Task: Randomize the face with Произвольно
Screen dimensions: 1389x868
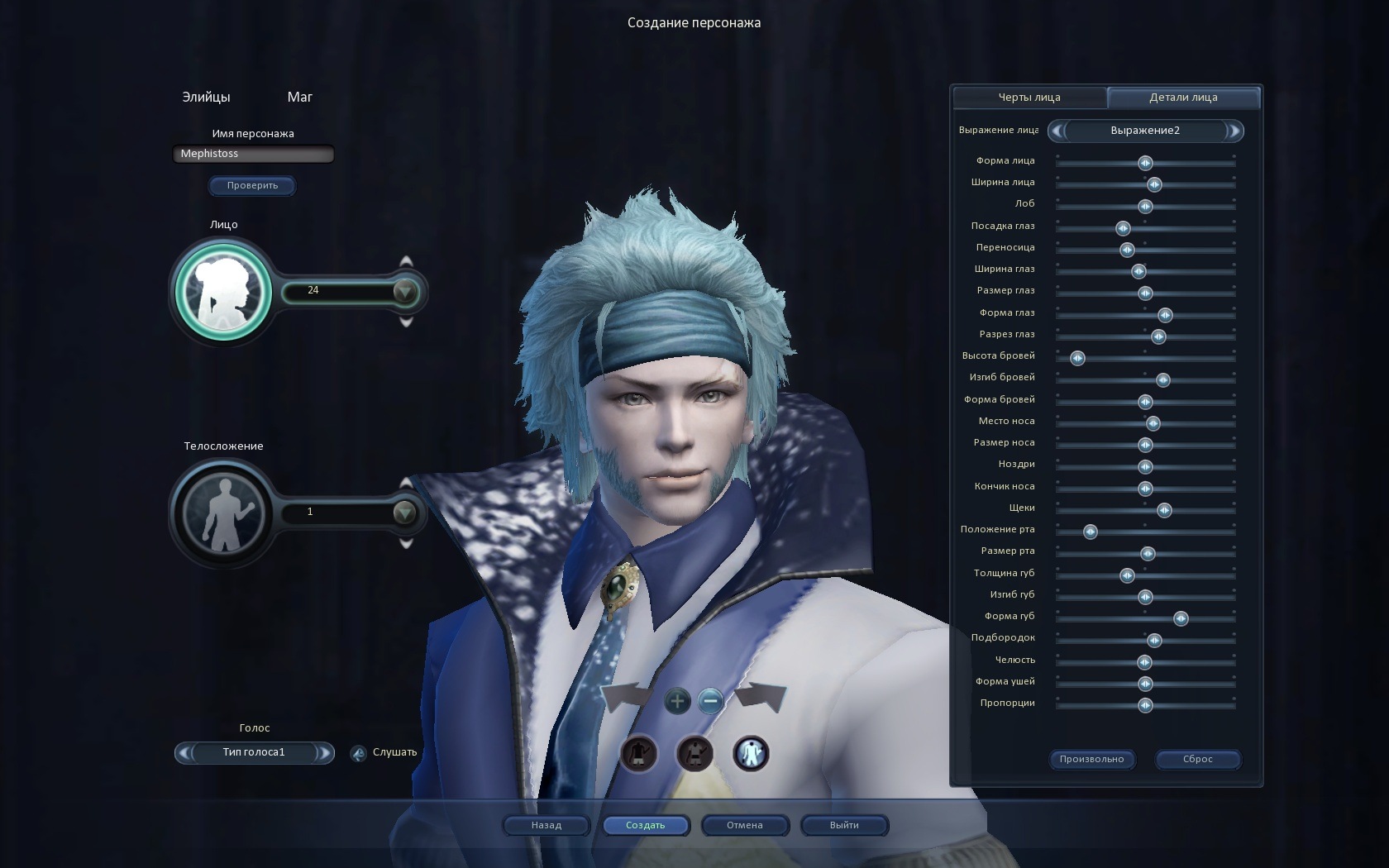Action: (1091, 759)
